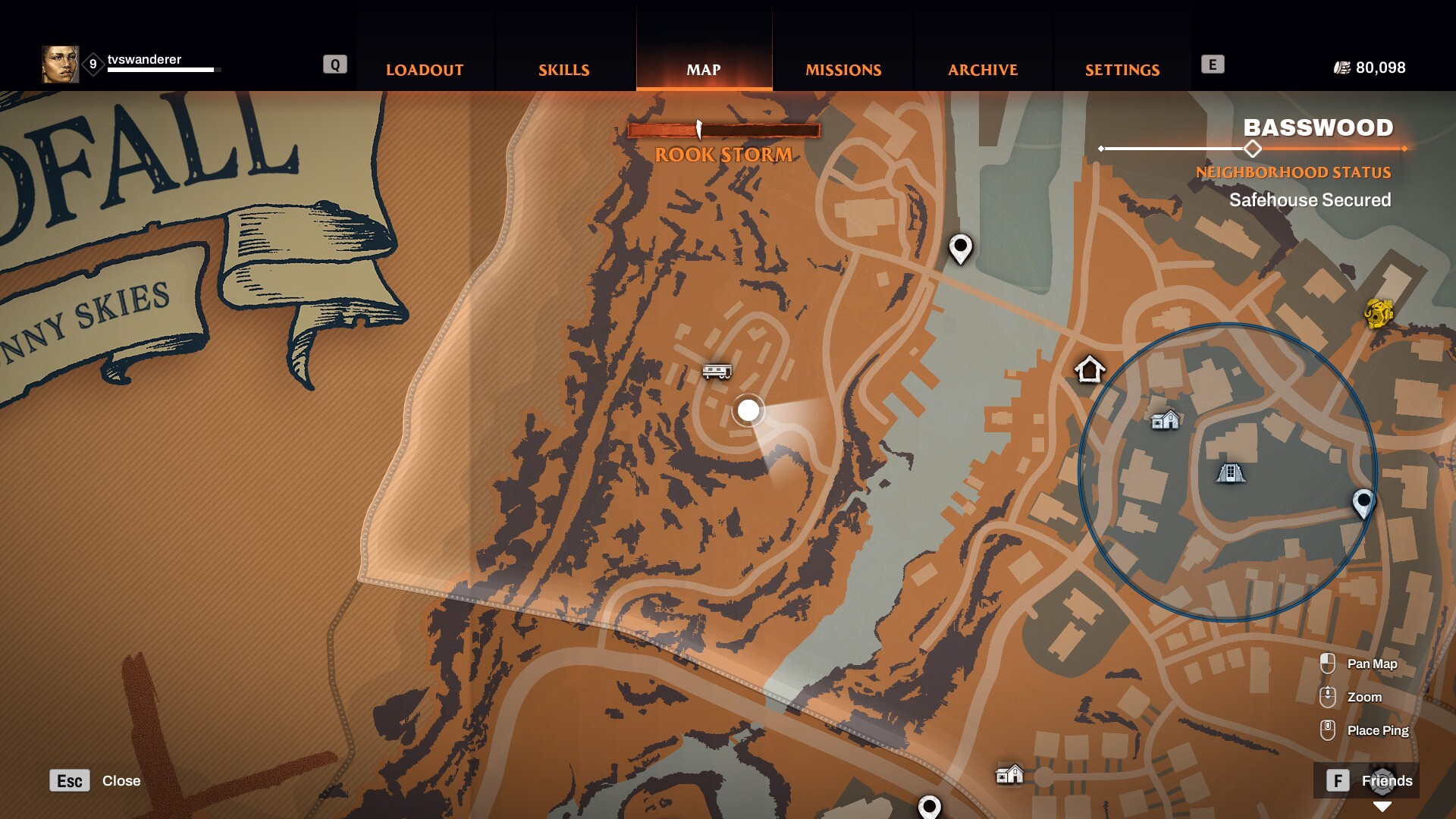Click the white safehouse home marker

coord(1090,370)
